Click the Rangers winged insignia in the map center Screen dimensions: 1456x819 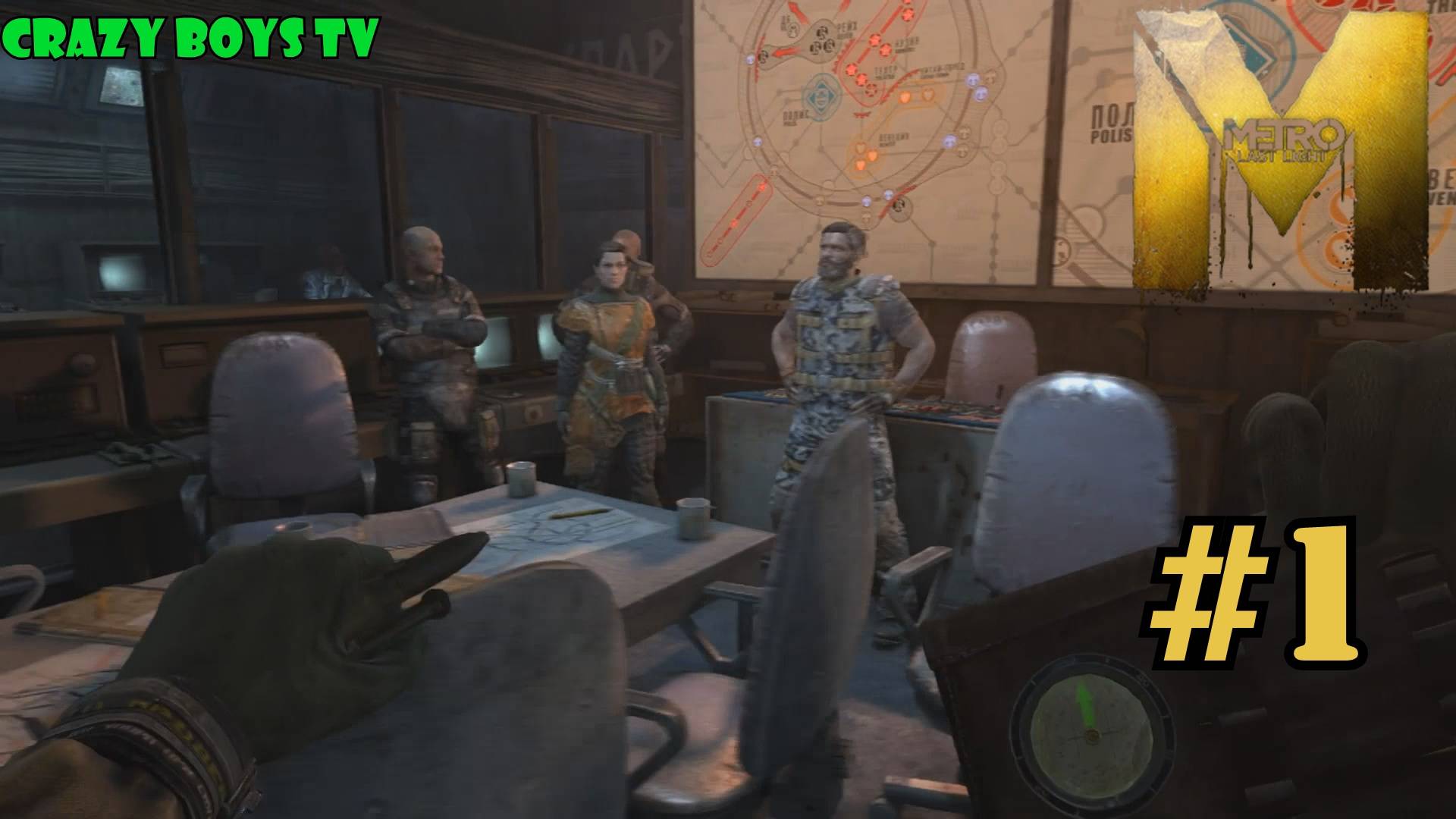tap(861, 115)
